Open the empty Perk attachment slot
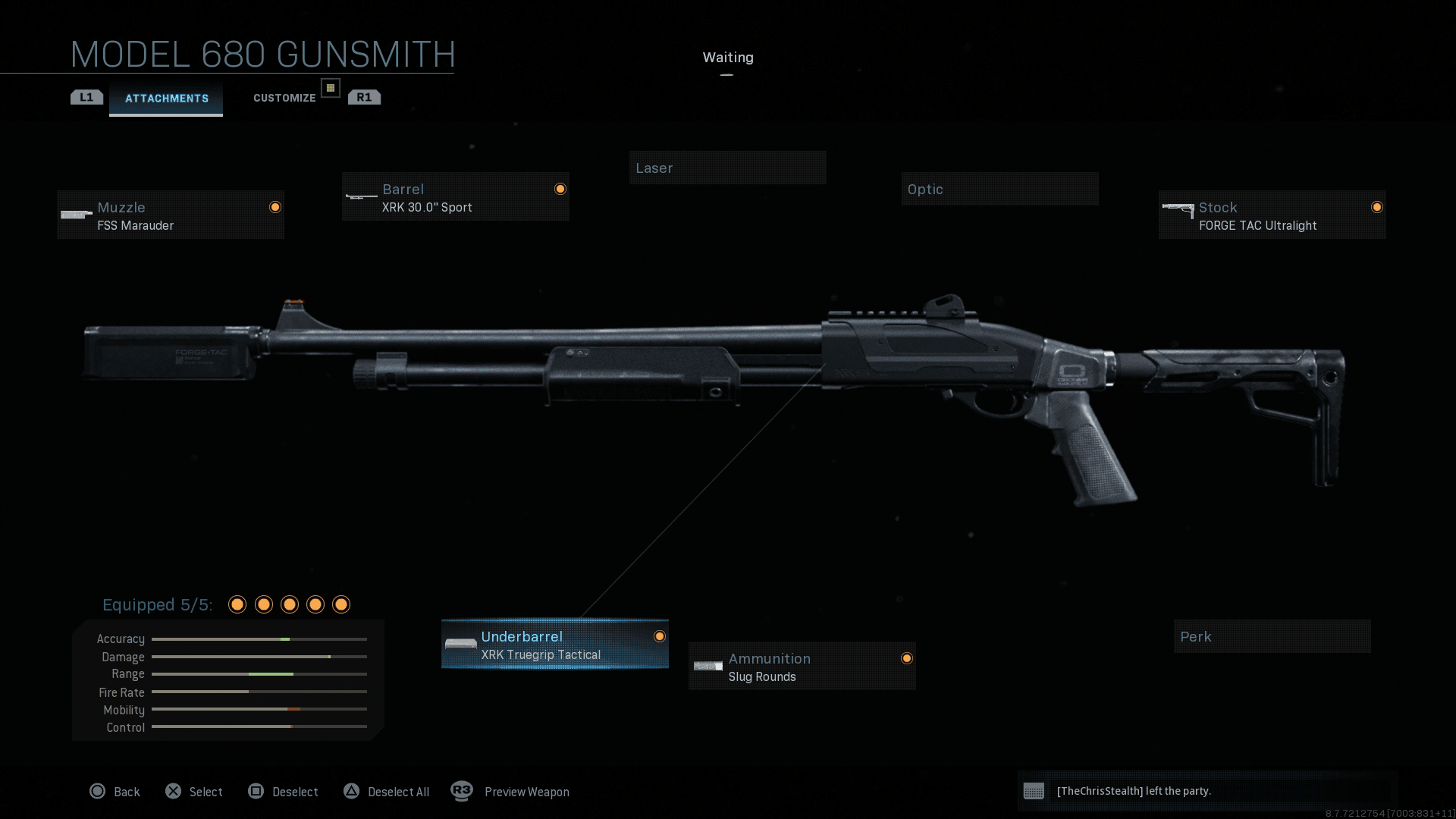The image size is (1456, 819). (x=1272, y=636)
